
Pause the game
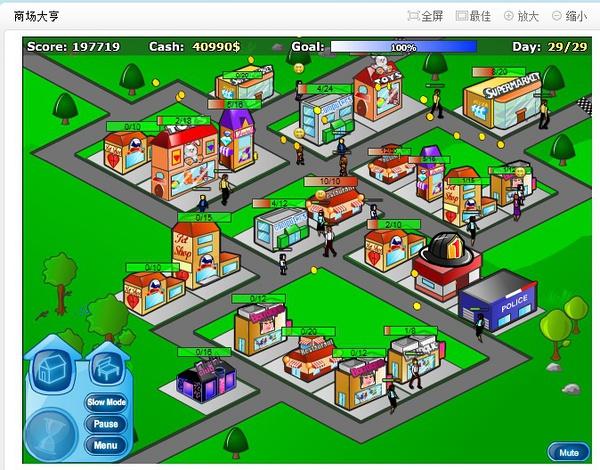[x=106, y=424]
